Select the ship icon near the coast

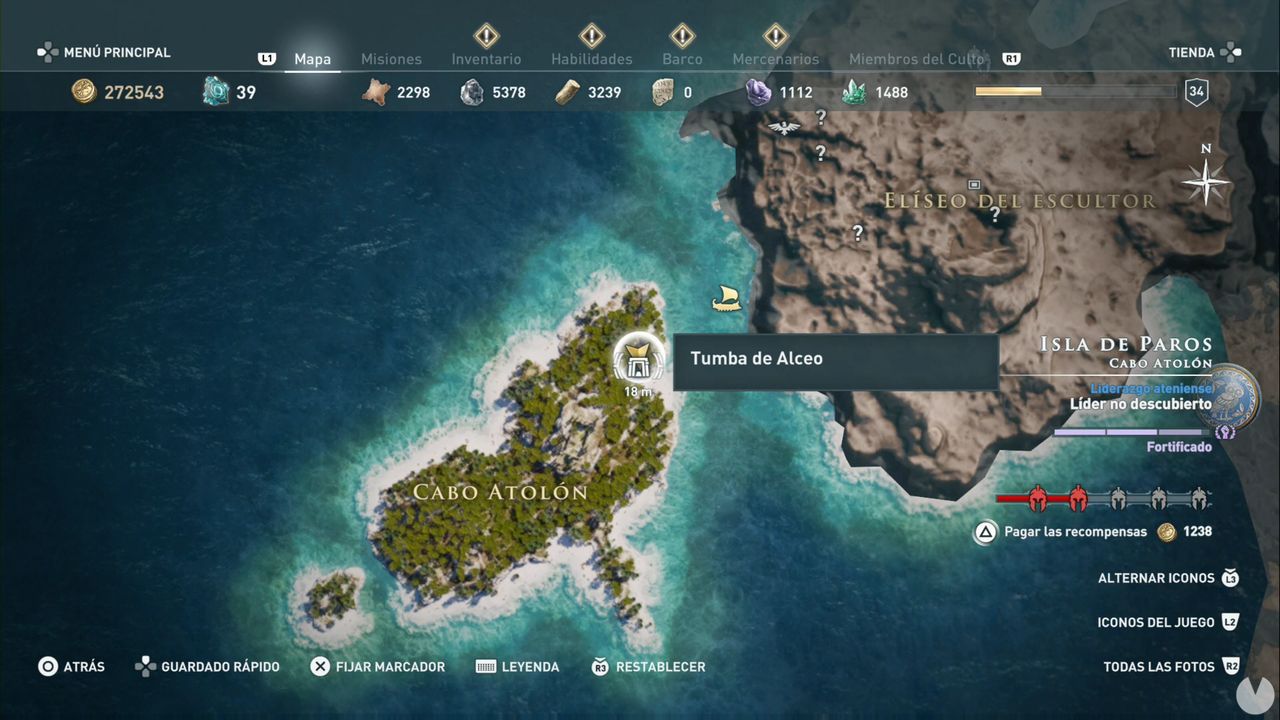click(x=726, y=298)
